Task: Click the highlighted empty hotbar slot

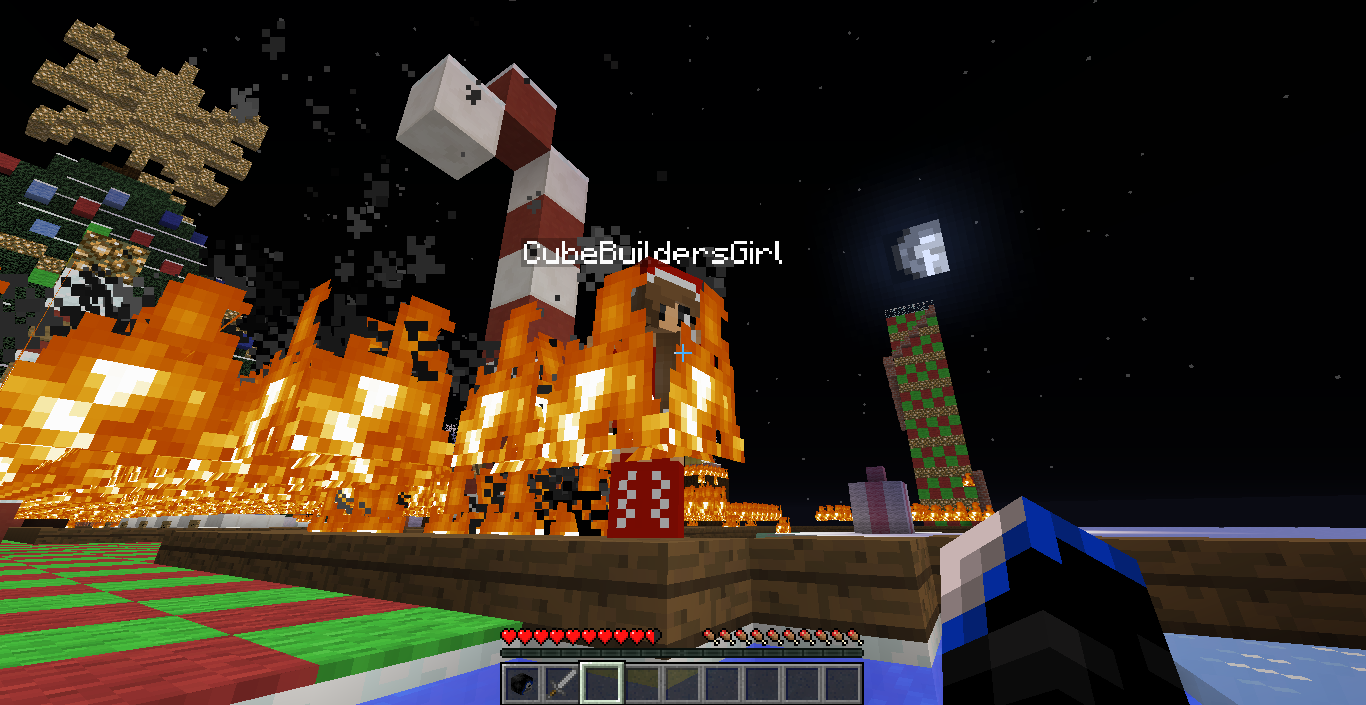Action: (x=602, y=684)
